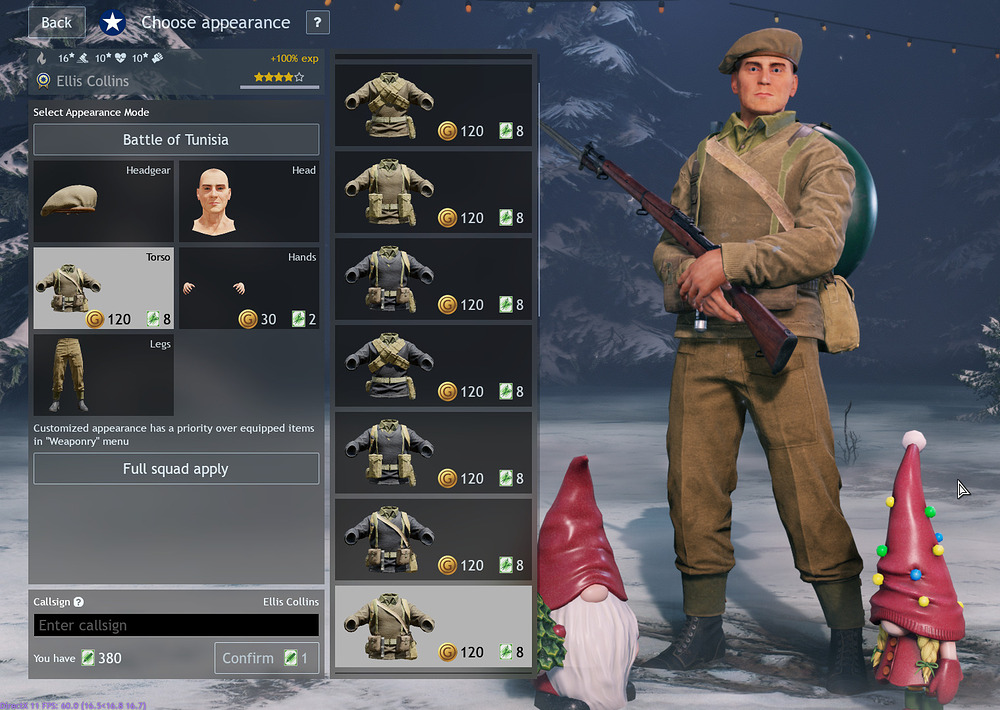Apply appearance with Full squad apply
This screenshot has height=710, width=1000.
tap(176, 469)
